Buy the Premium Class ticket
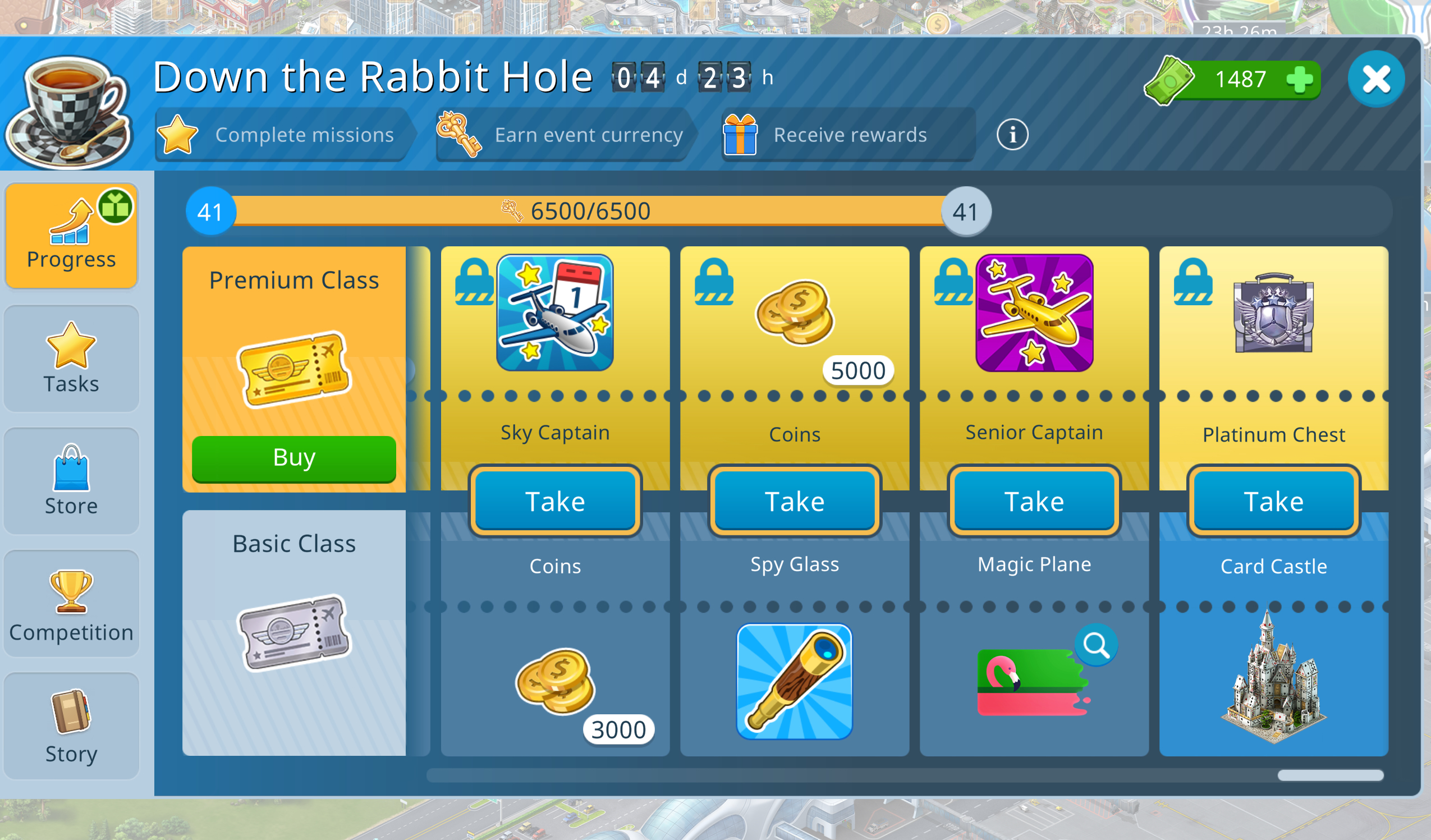Viewport: 1431px width, 840px height. click(x=293, y=458)
